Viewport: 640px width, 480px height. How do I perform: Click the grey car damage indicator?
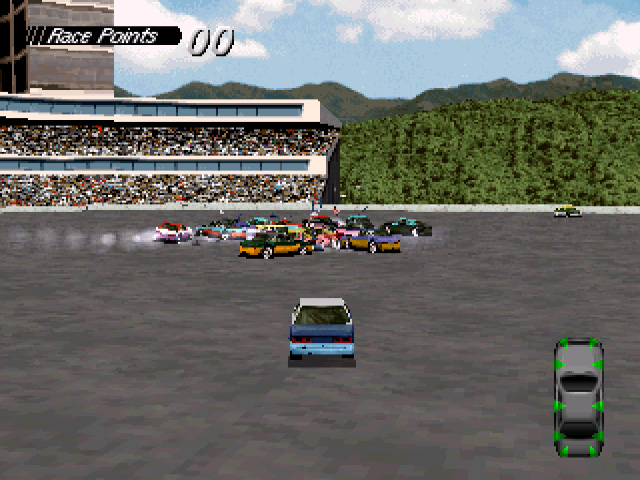coord(578,398)
